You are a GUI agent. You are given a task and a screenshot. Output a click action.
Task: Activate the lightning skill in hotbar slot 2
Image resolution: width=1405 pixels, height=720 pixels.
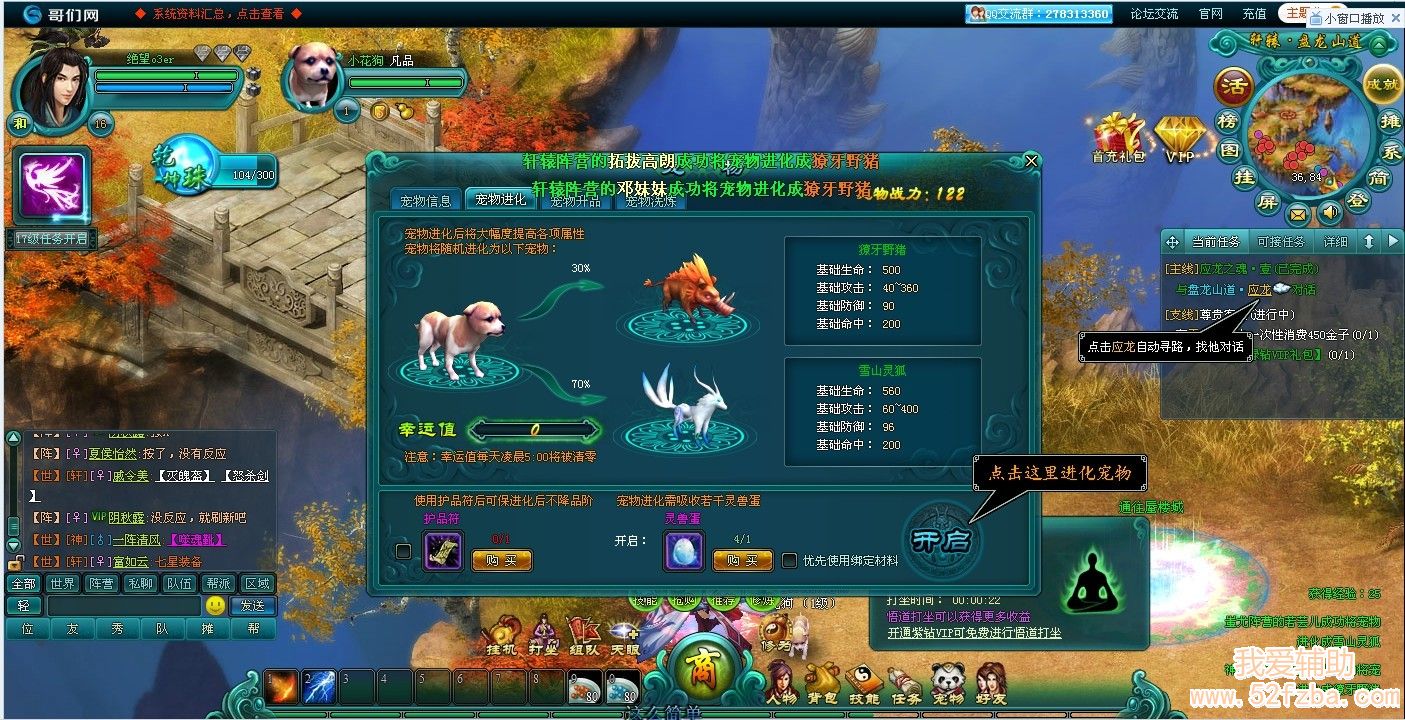pos(319,686)
